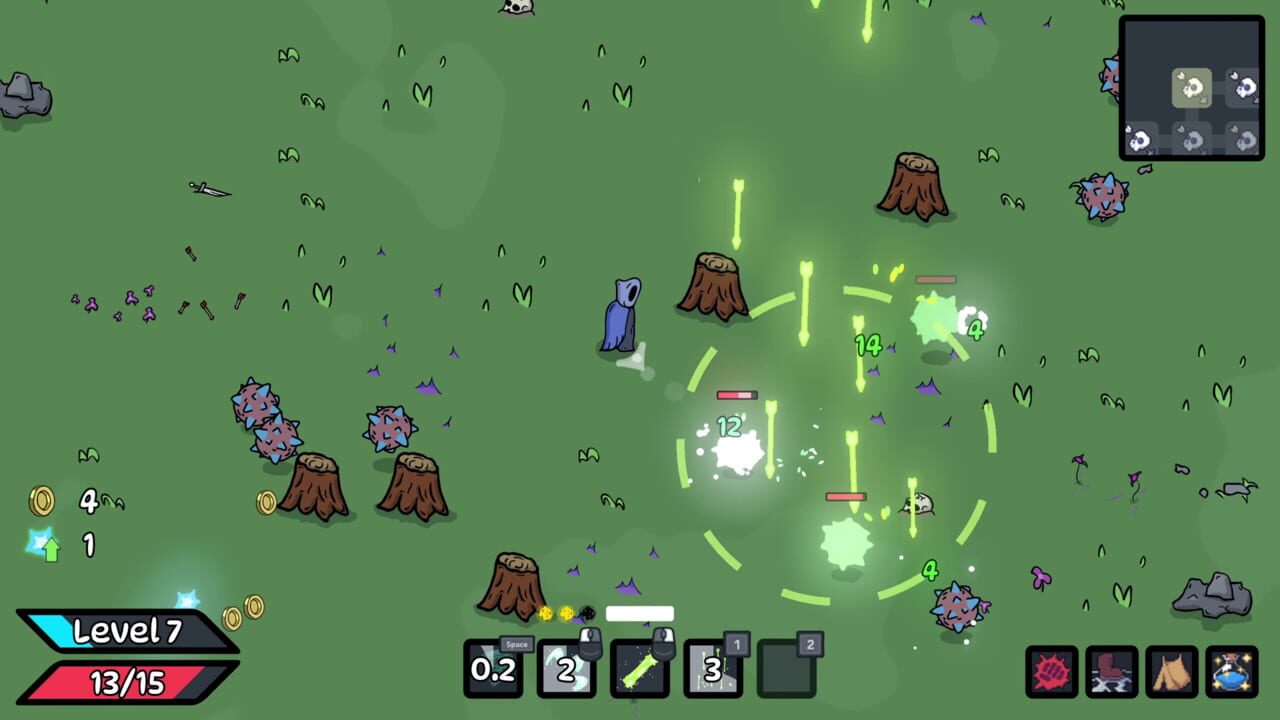Click the arrow volley ability with 3 charges
1280x720 pixels.
coord(713,669)
